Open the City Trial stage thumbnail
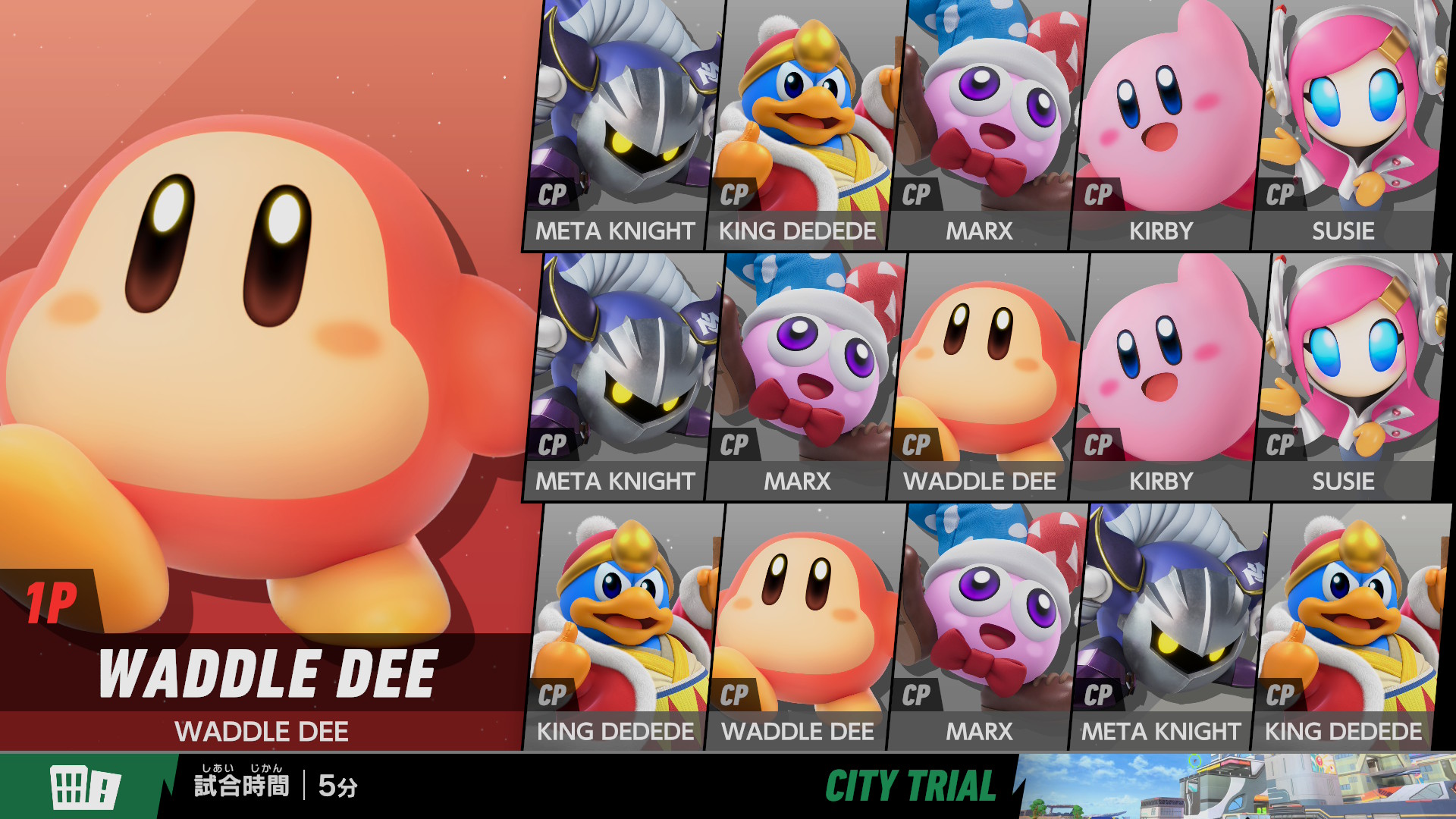Viewport: 1456px width, 819px height. click(x=1236, y=786)
